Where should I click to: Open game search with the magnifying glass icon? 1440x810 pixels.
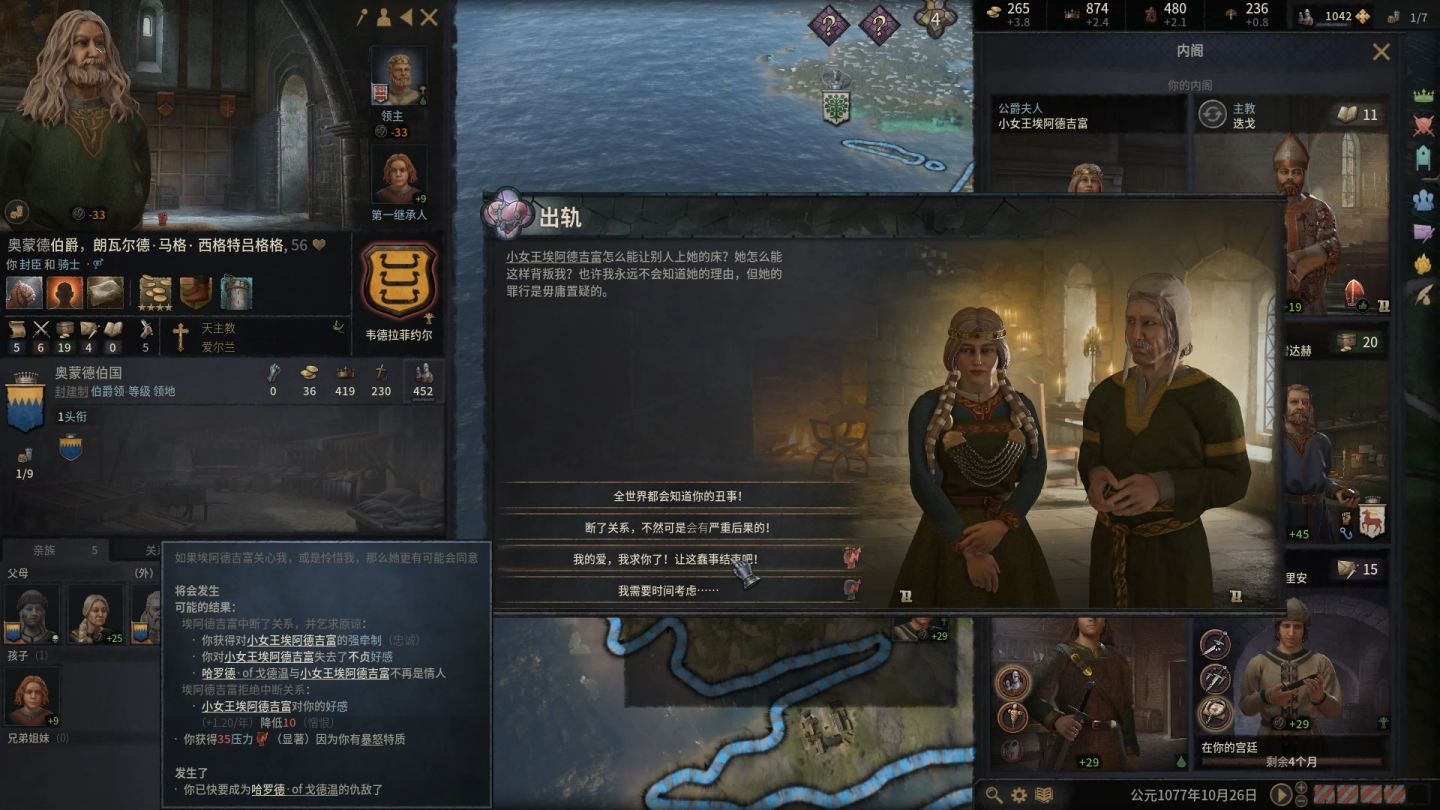pyautogui.click(x=995, y=793)
